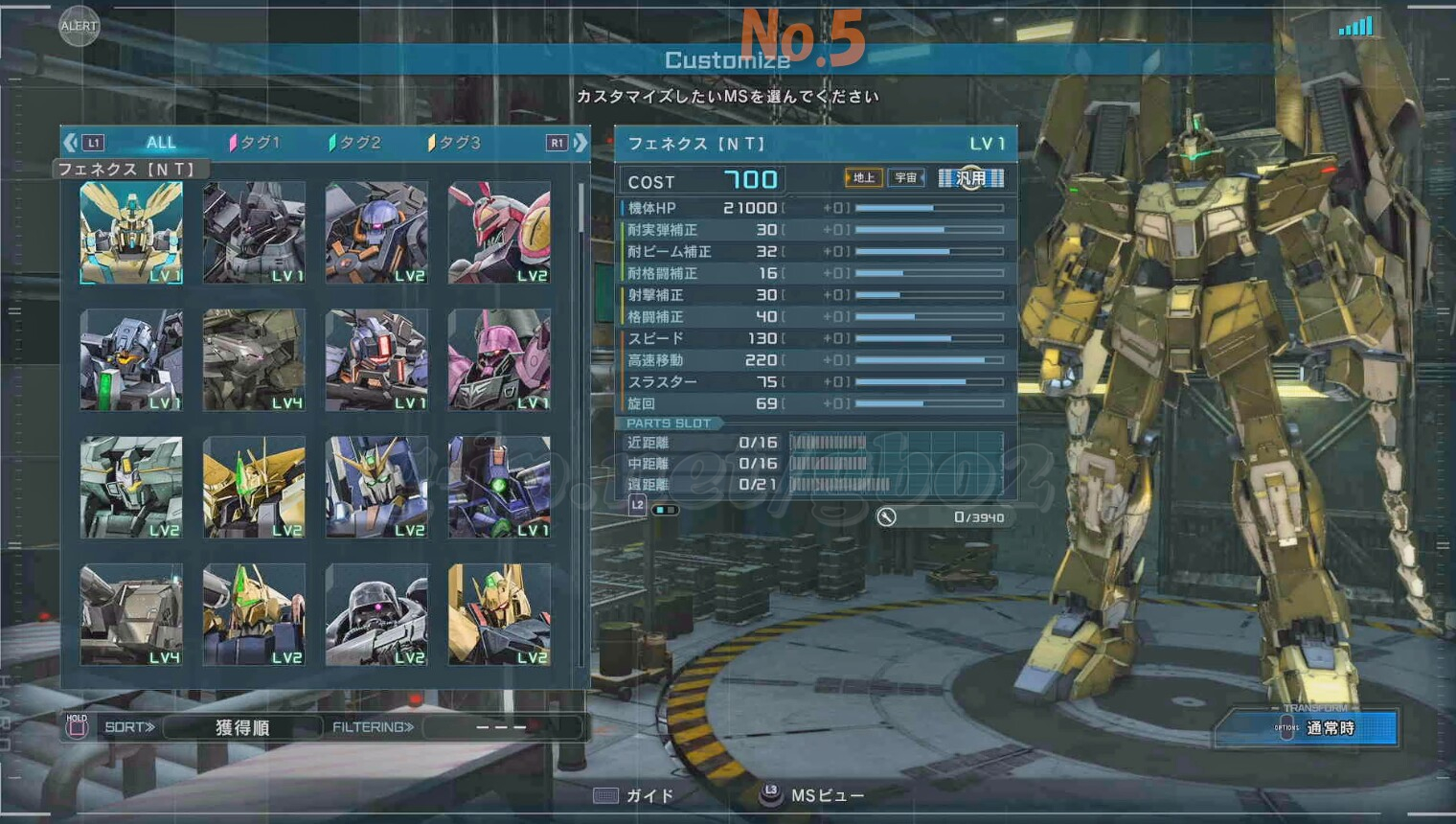Show the タグ3 tagged units

click(455, 143)
